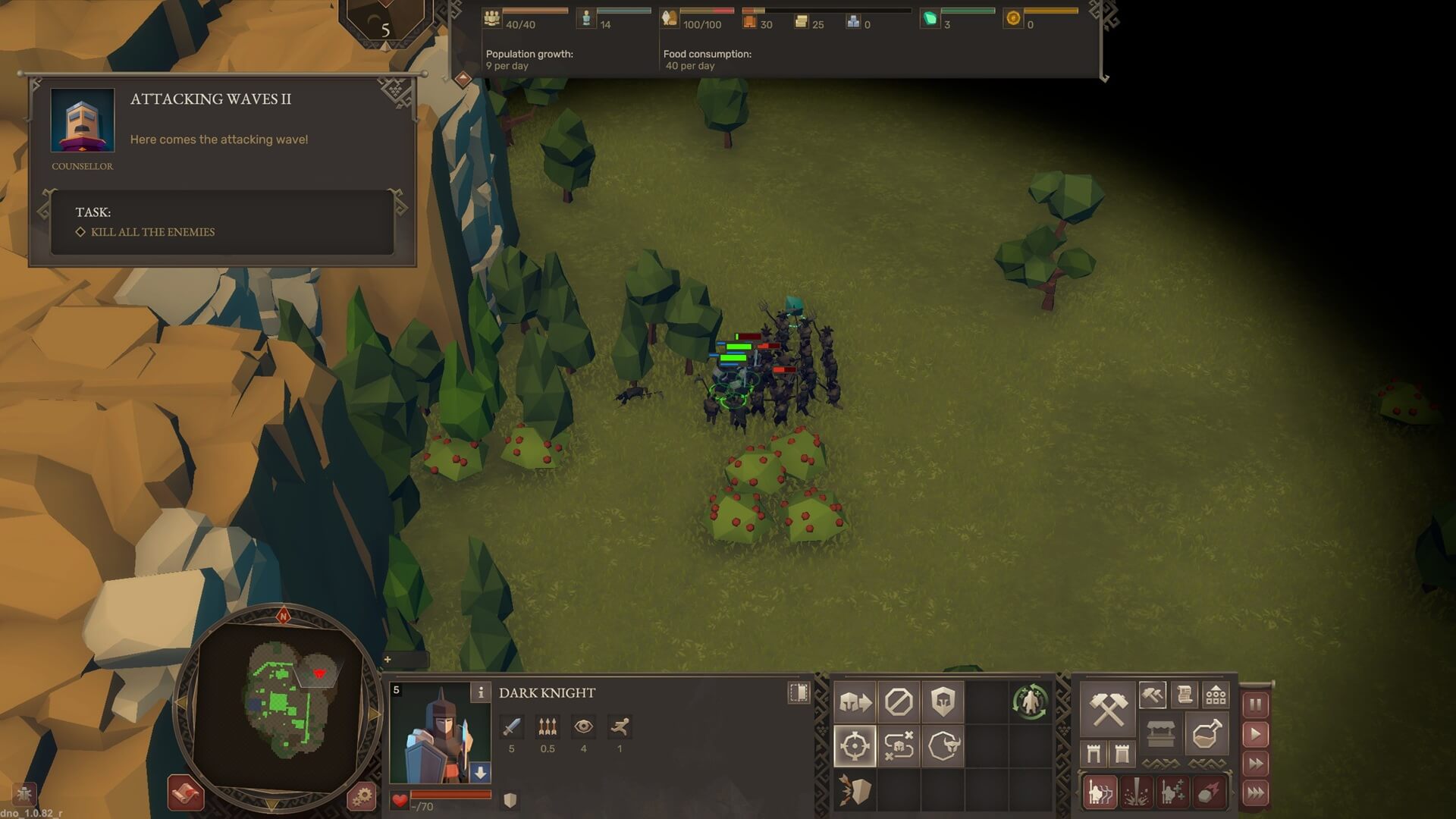Set game to double fast-forward speed
This screenshot has height=819, width=1456.
1256,764
